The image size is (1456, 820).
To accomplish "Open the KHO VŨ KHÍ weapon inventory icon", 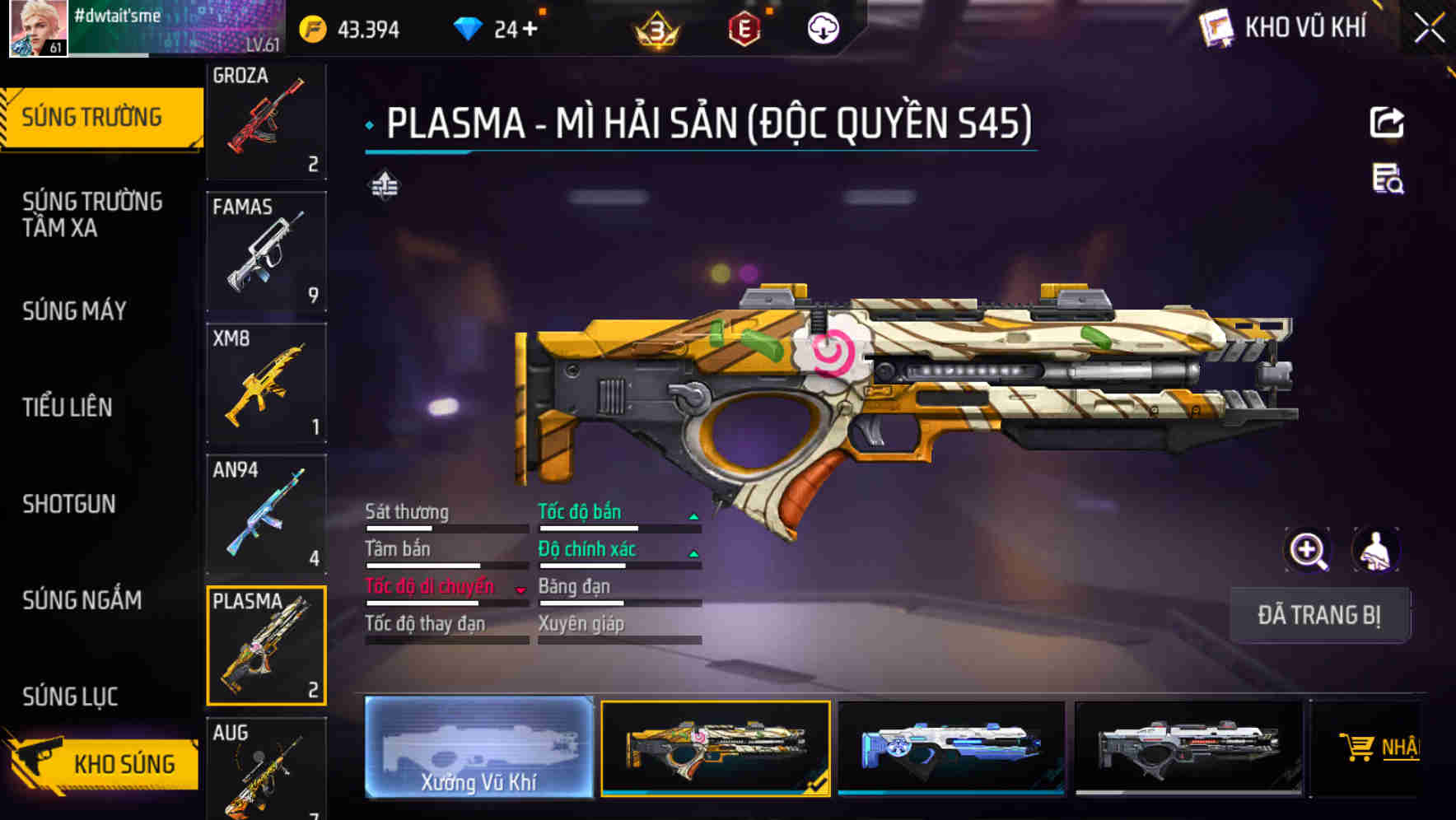I will coord(1215,27).
